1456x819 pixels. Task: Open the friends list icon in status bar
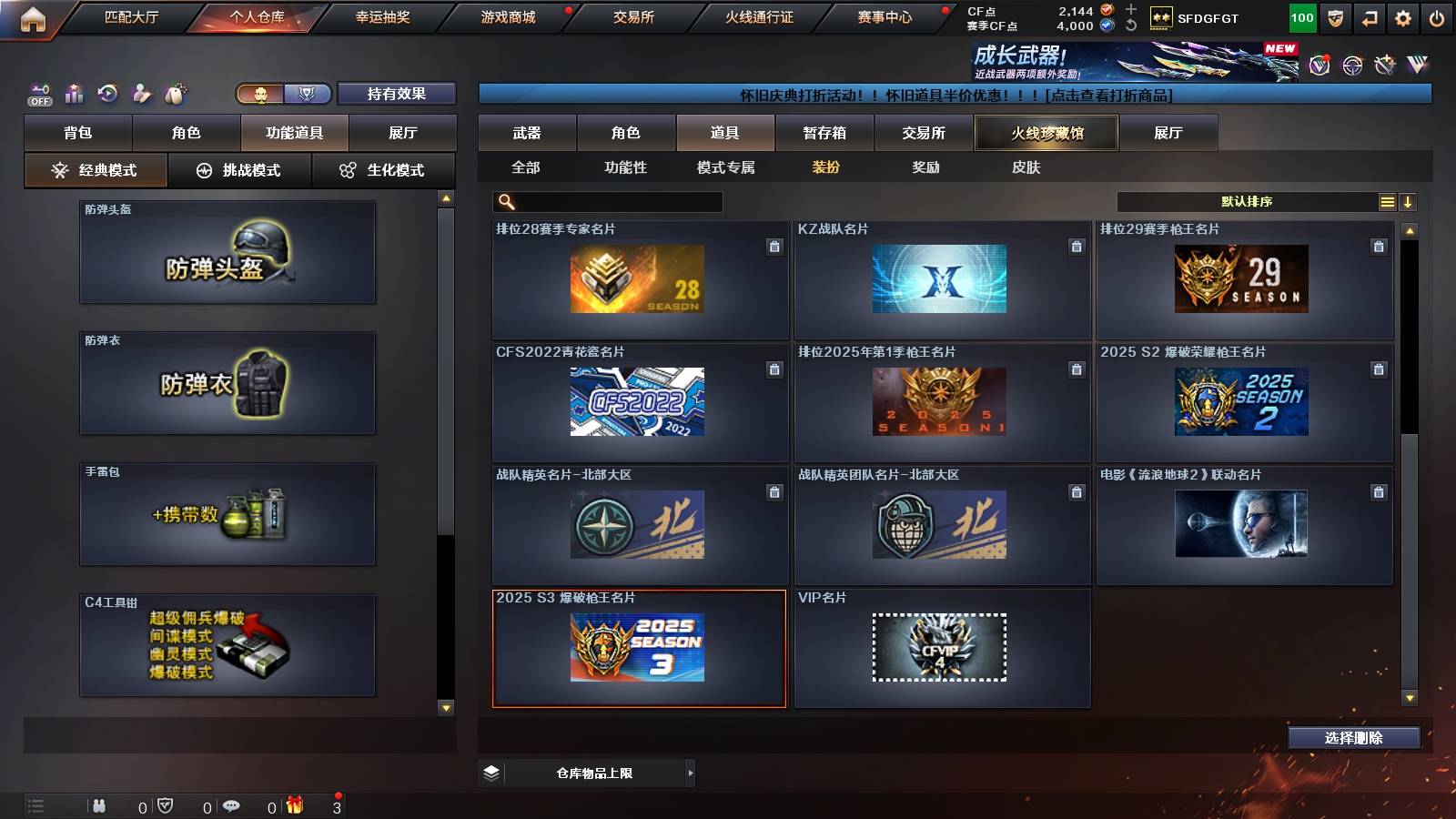click(98, 806)
